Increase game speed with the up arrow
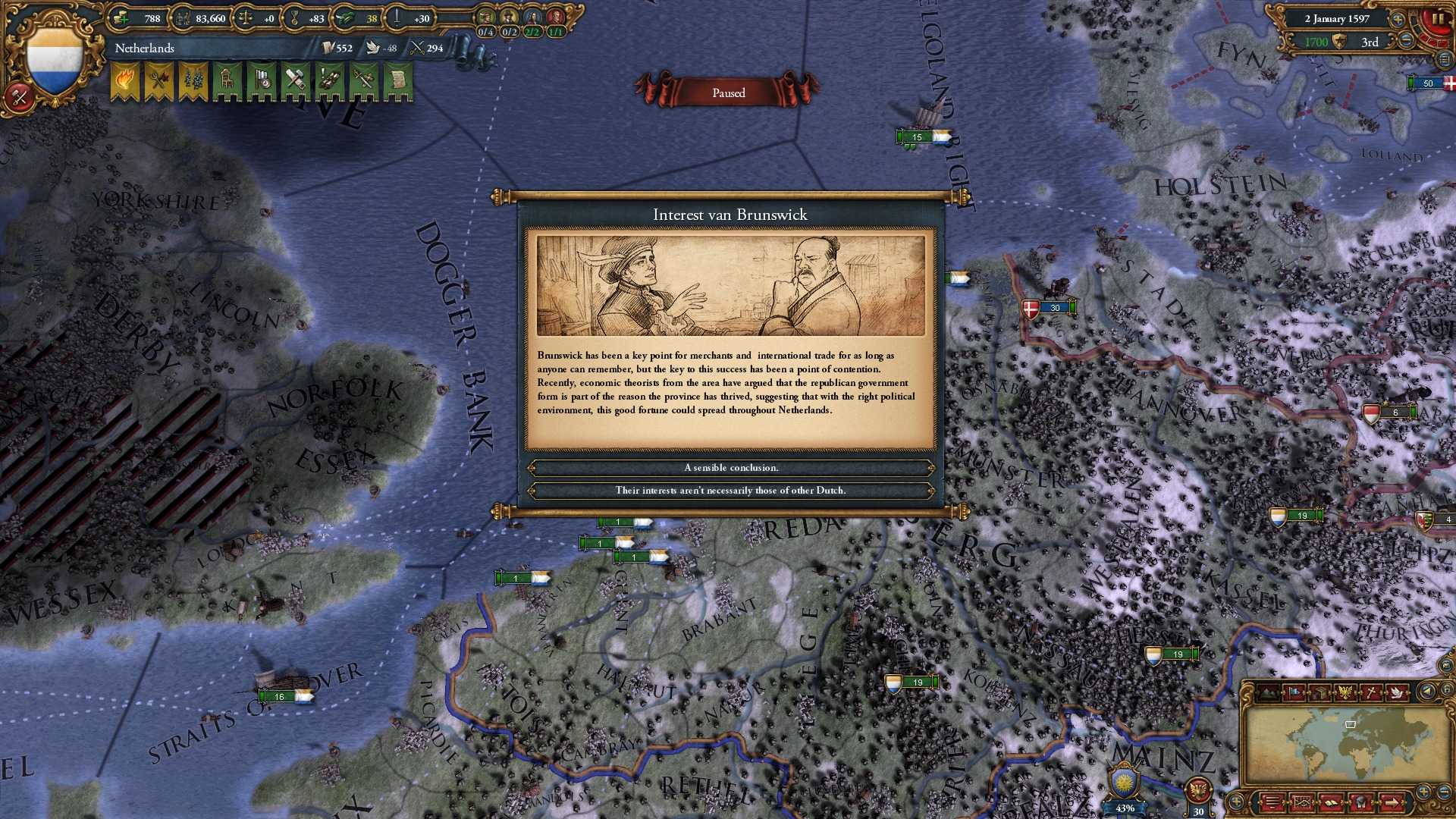The width and height of the screenshot is (1456, 819). click(x=1398, y=20)
